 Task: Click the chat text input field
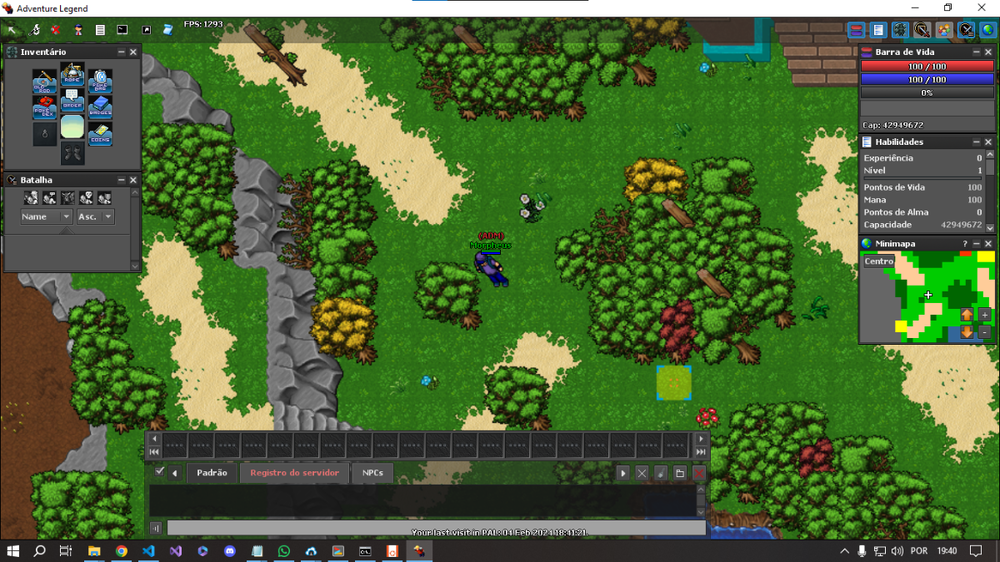point(436,528)
